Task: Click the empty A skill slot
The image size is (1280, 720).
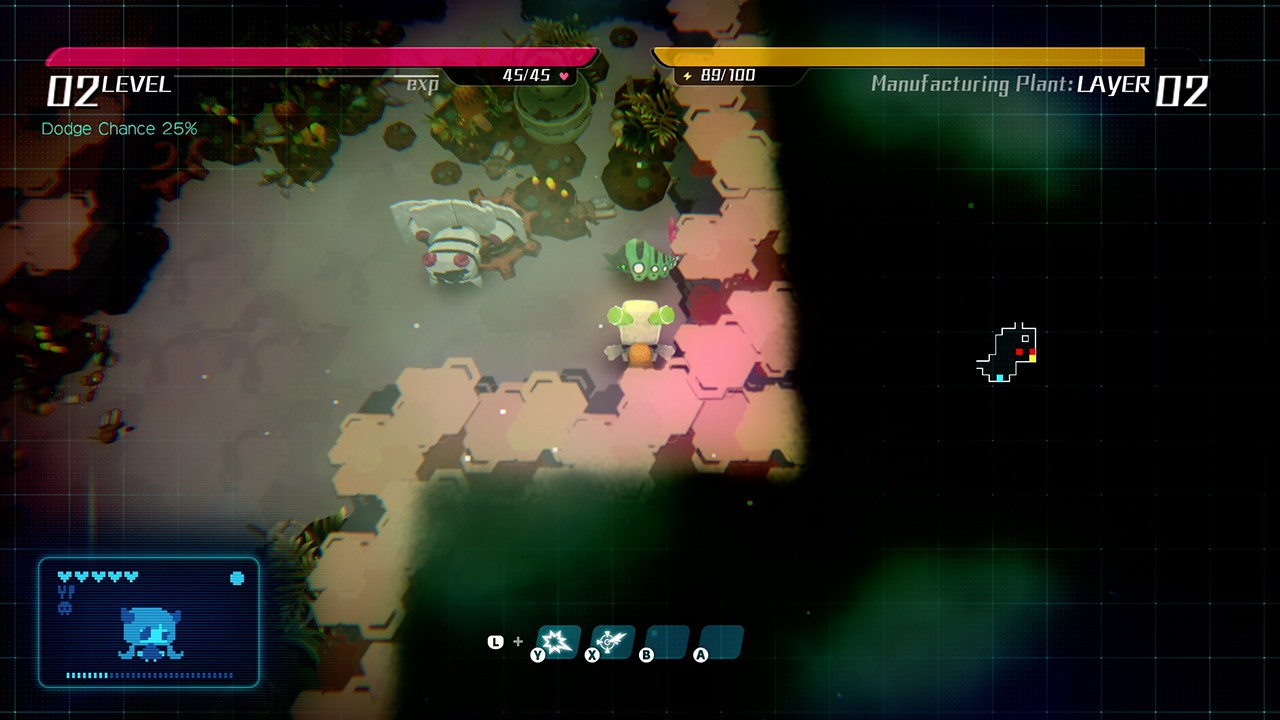Action: (719, 642)
